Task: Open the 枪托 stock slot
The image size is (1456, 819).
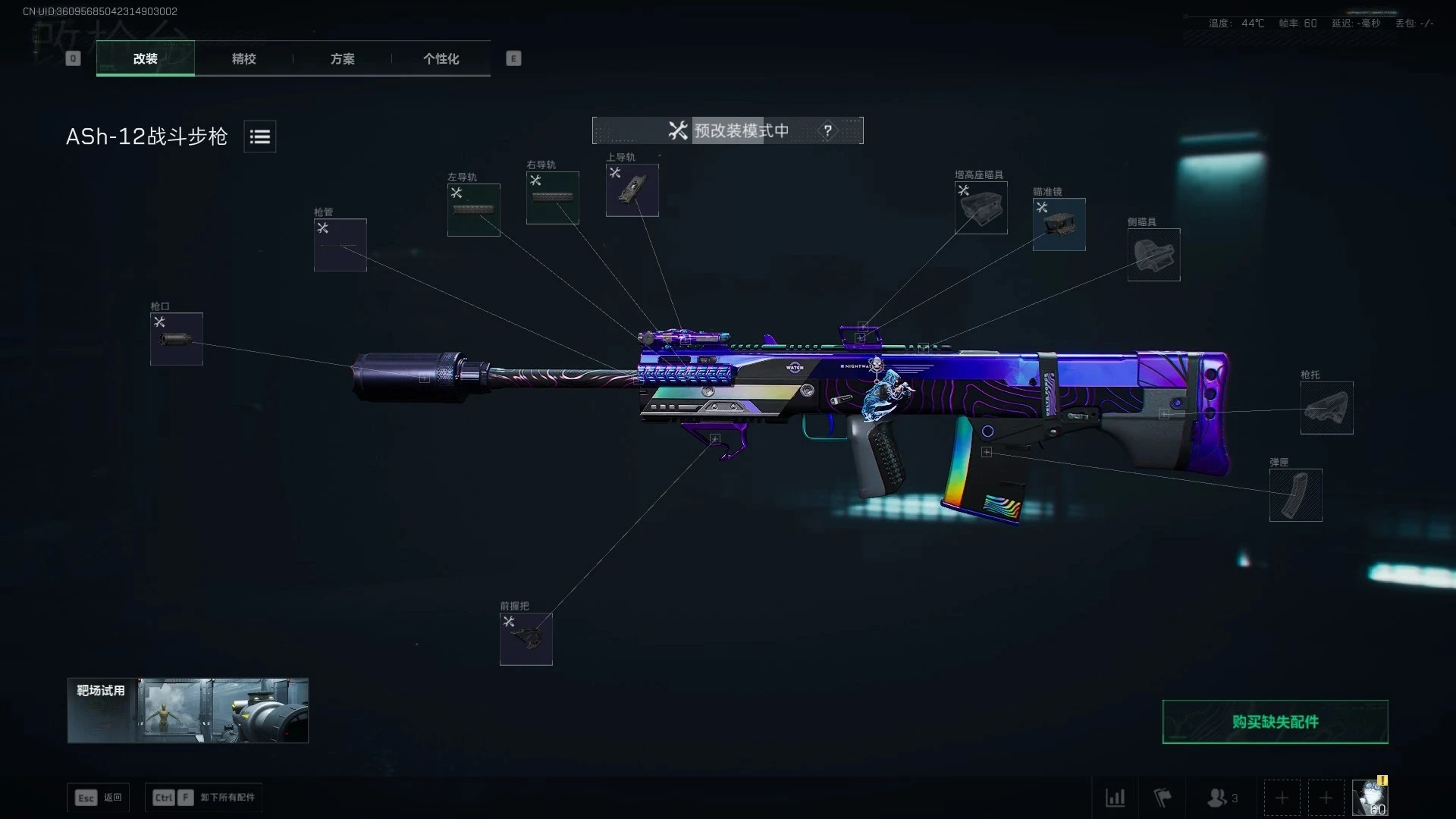Action: (1326, 408)
